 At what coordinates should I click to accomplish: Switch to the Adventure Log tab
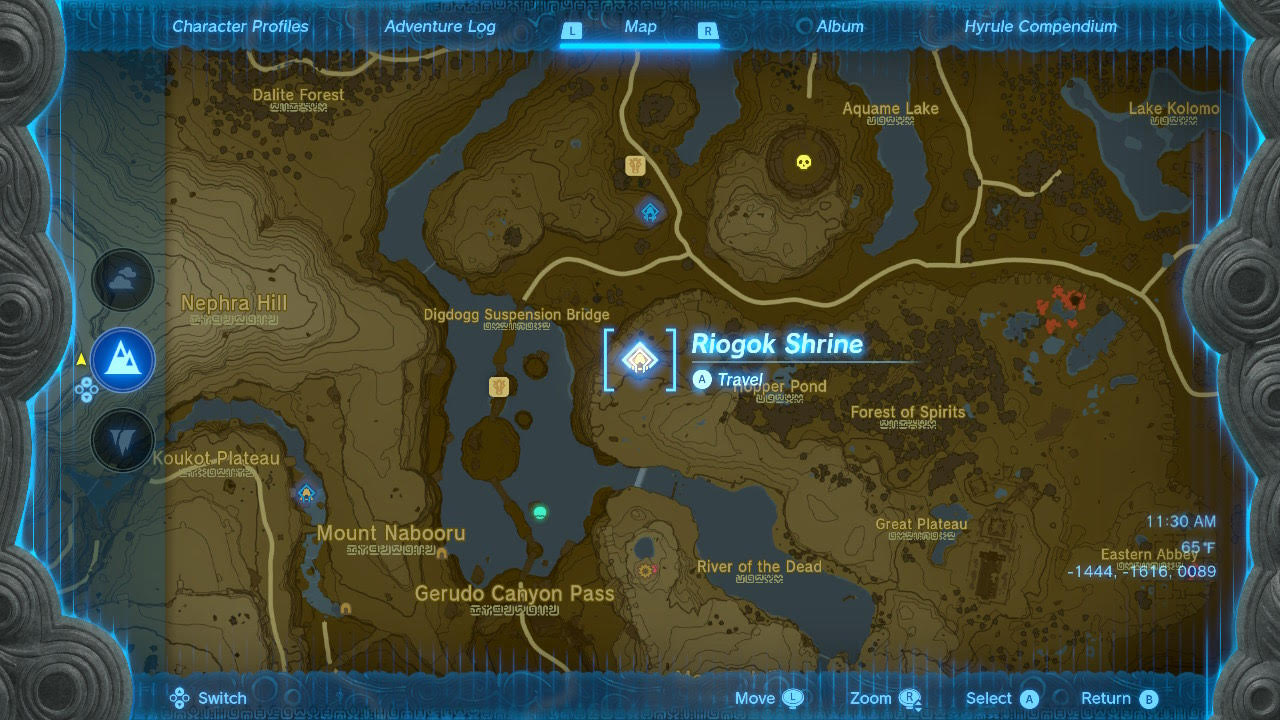[x=440, y=26]
